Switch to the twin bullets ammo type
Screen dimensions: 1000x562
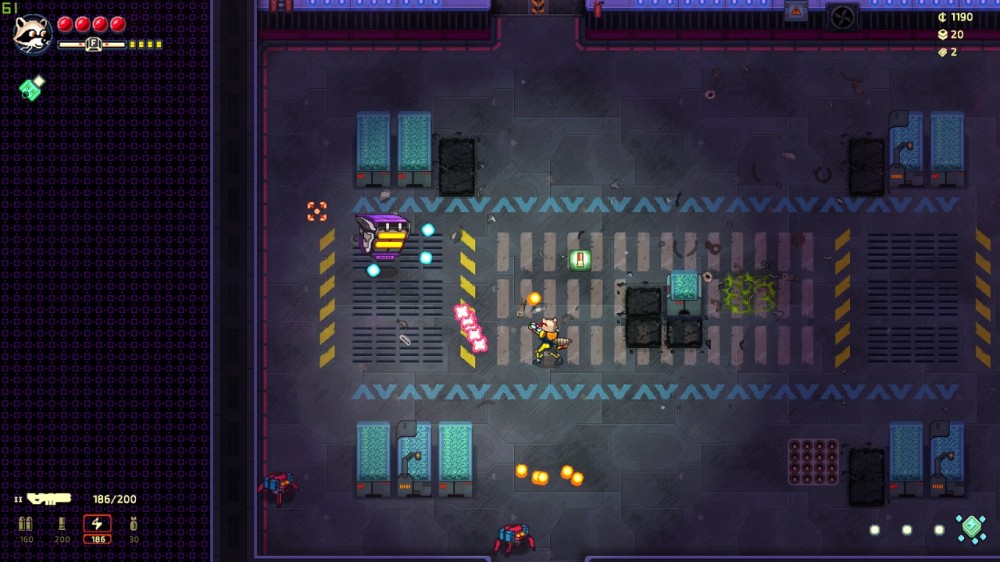[x=26, y=524]
